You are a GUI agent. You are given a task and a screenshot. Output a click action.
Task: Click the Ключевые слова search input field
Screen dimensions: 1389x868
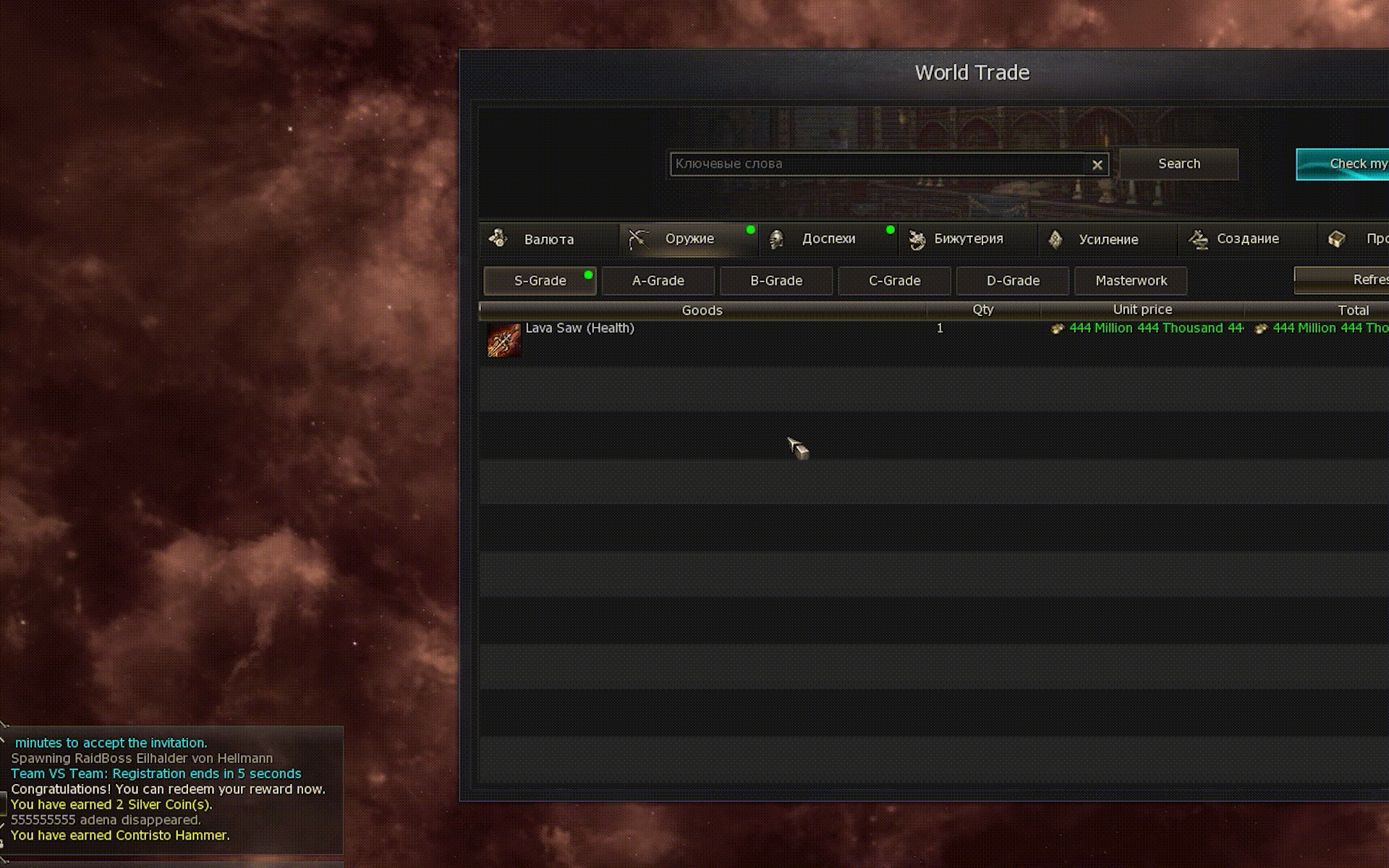(x=868, y=164)
